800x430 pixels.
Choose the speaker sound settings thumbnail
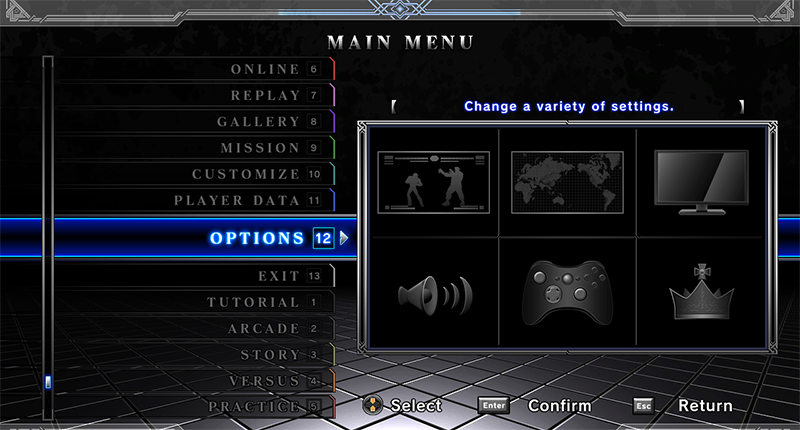coord(433,293)
